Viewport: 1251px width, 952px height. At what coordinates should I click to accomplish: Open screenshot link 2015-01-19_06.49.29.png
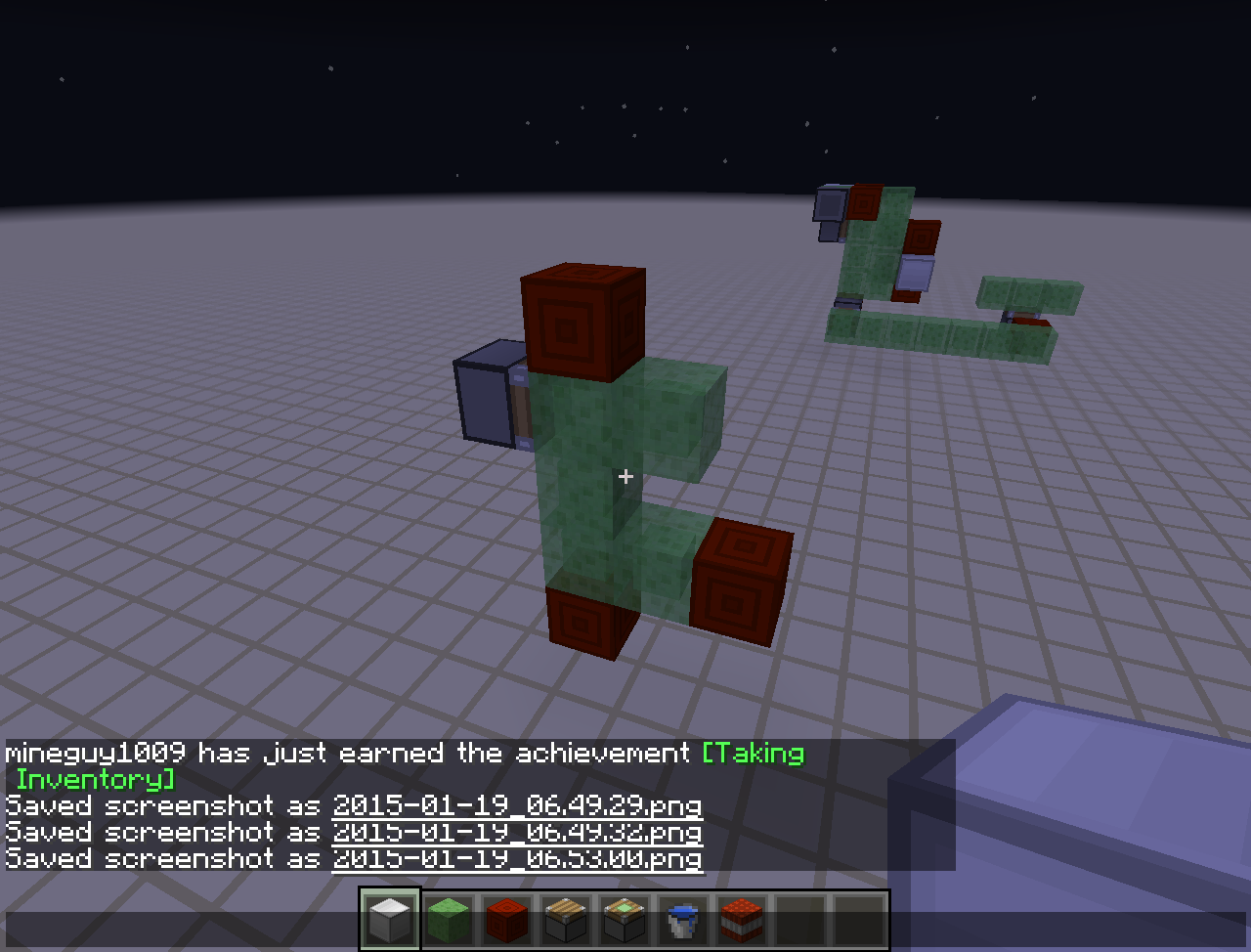click(518, 805)
